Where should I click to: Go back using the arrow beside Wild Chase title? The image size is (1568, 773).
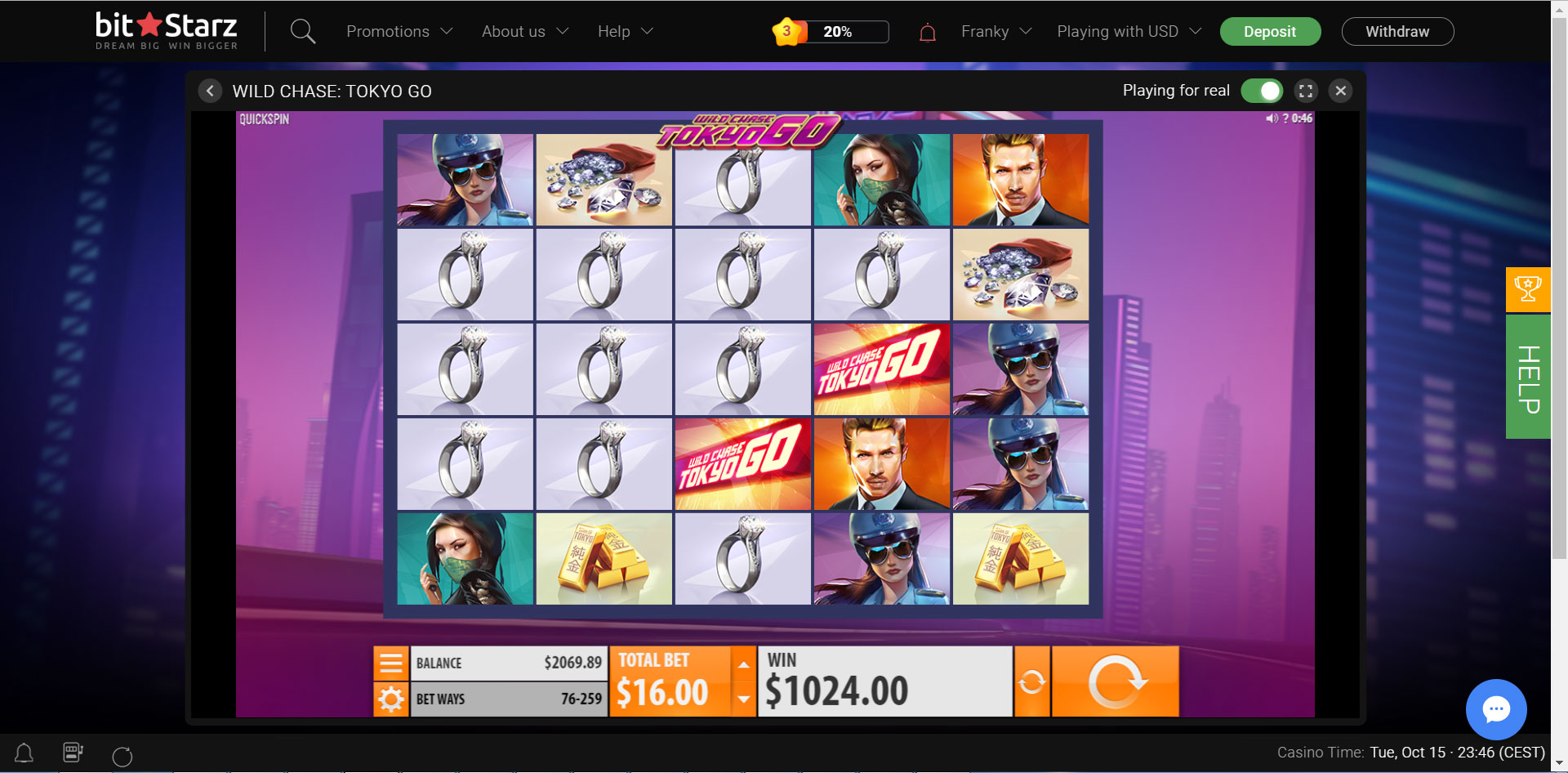tap(210, 91)
